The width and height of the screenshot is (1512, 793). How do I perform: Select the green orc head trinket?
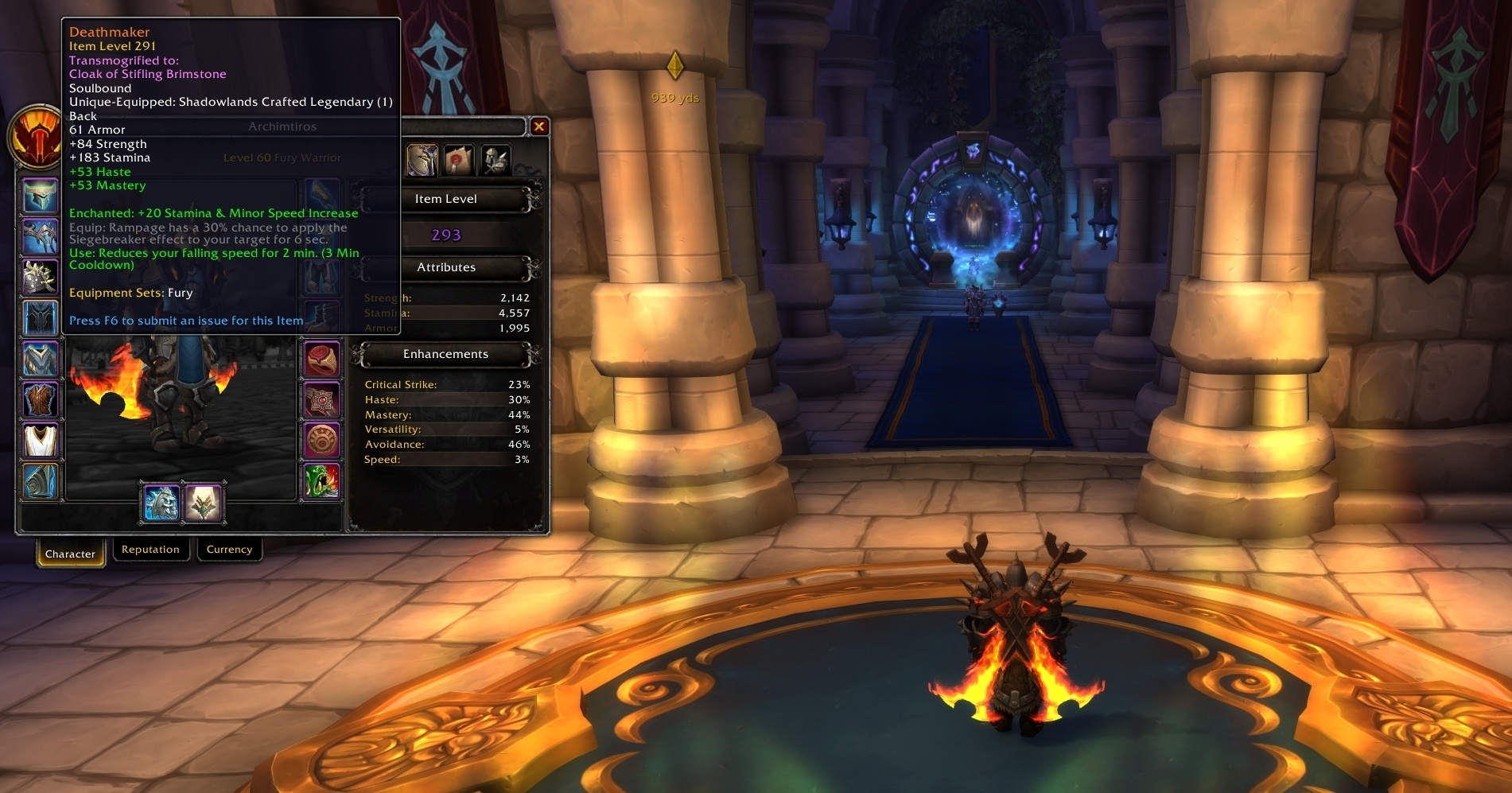(321, 481)
